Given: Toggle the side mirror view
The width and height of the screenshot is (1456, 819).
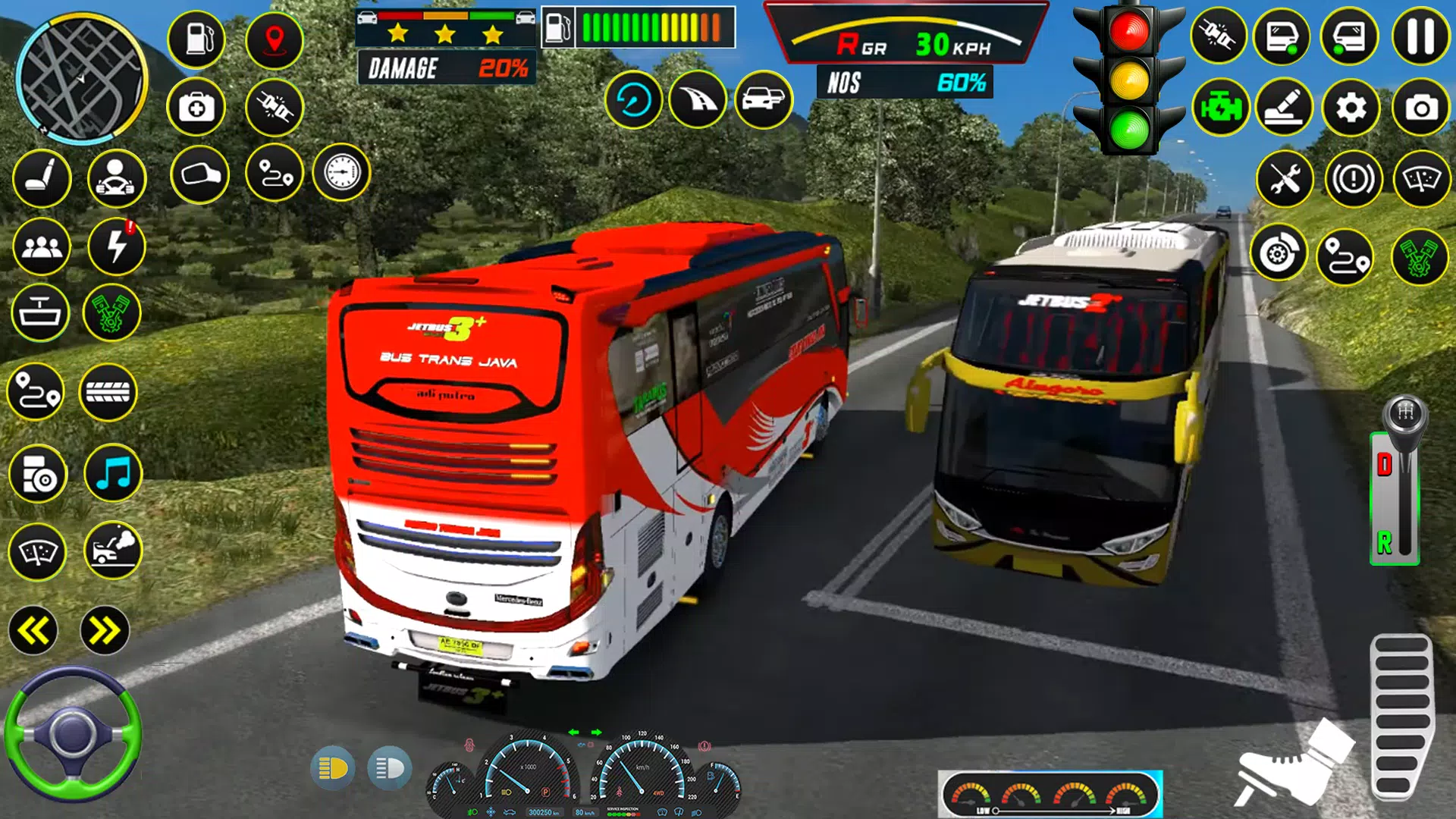Looking at the screenshot, I should click(199, 175).
